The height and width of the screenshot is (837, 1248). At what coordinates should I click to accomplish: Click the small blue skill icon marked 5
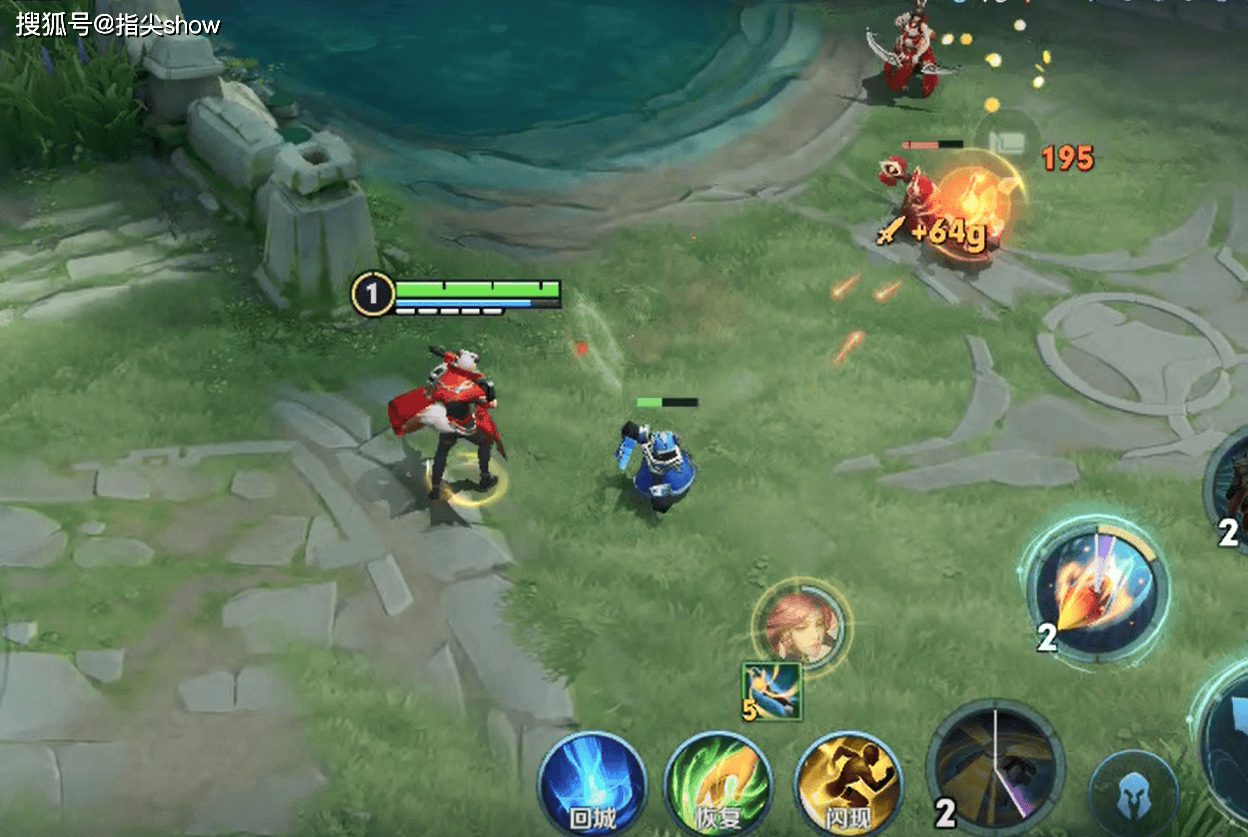(x=772, y=692)
